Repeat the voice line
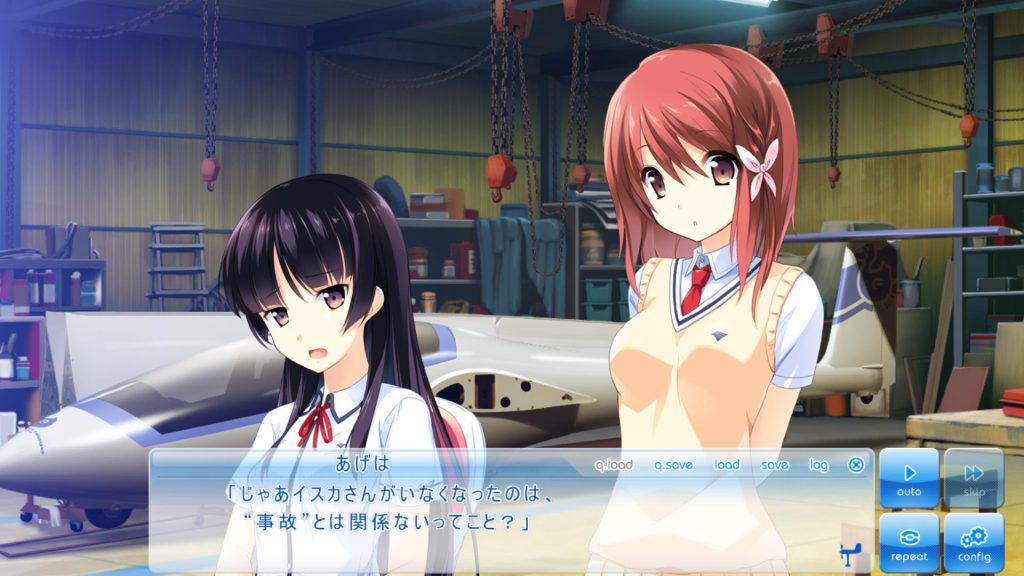 point(909,542)
